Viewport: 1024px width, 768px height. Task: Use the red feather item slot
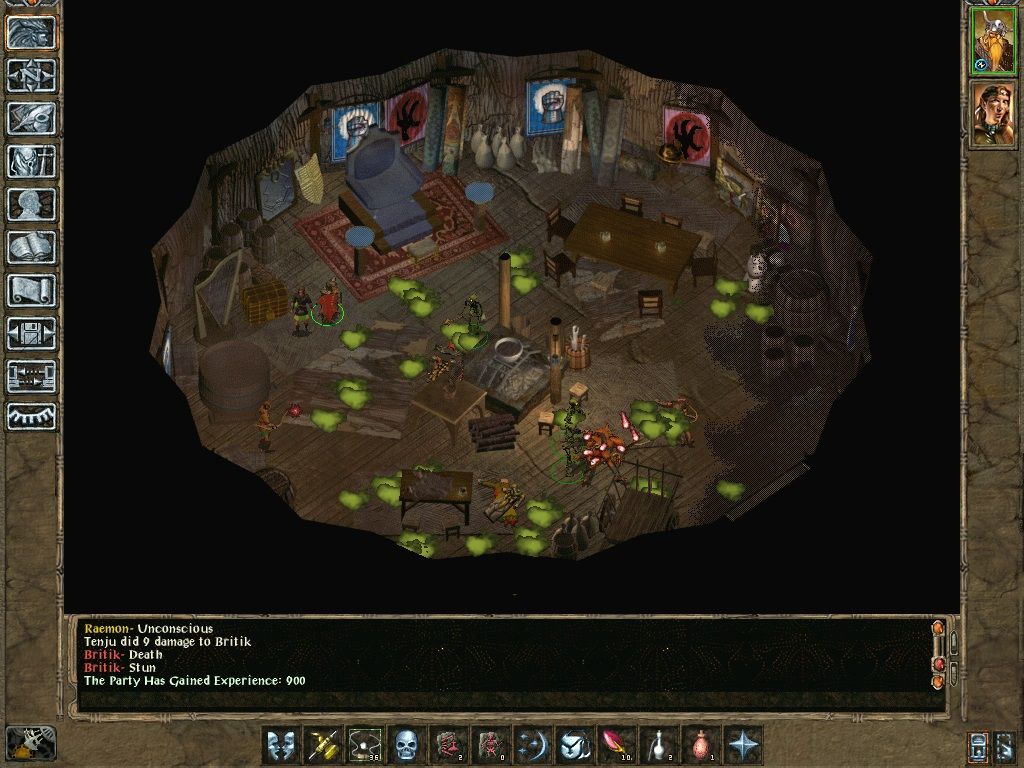pyautogui.click(x=615, y=746)
